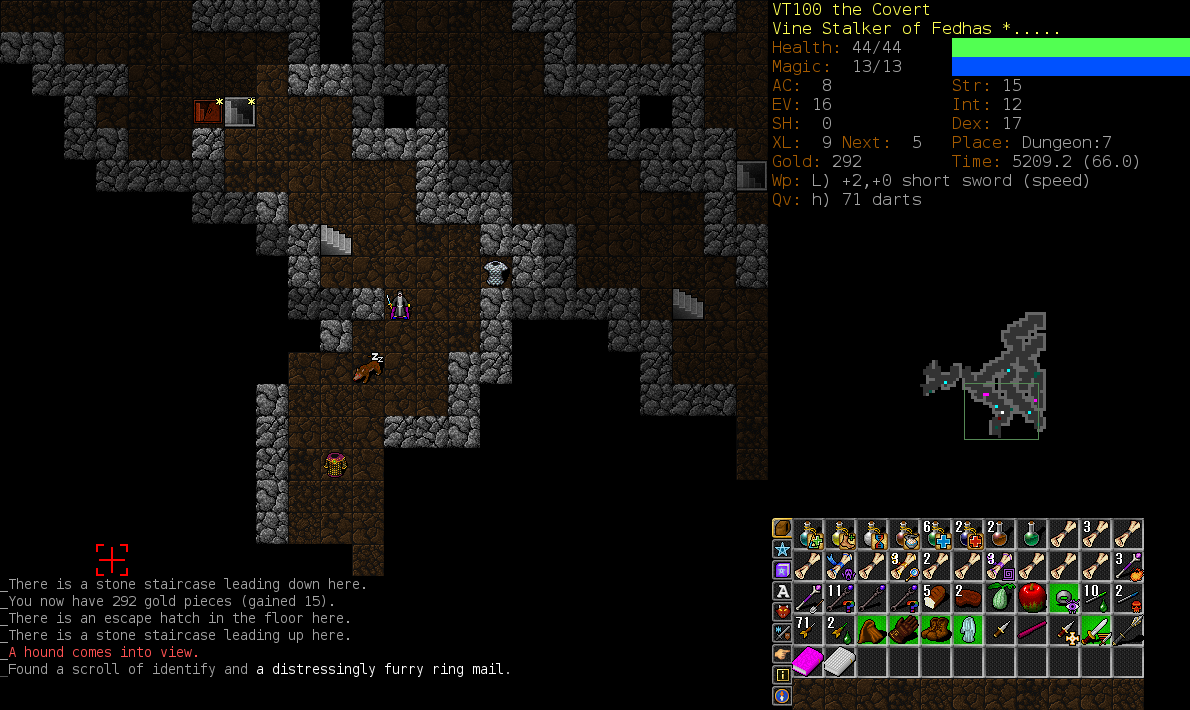1190x710 pixels.
Task: Use the 5 bread rations slot
Action: (x=936, y=598)
